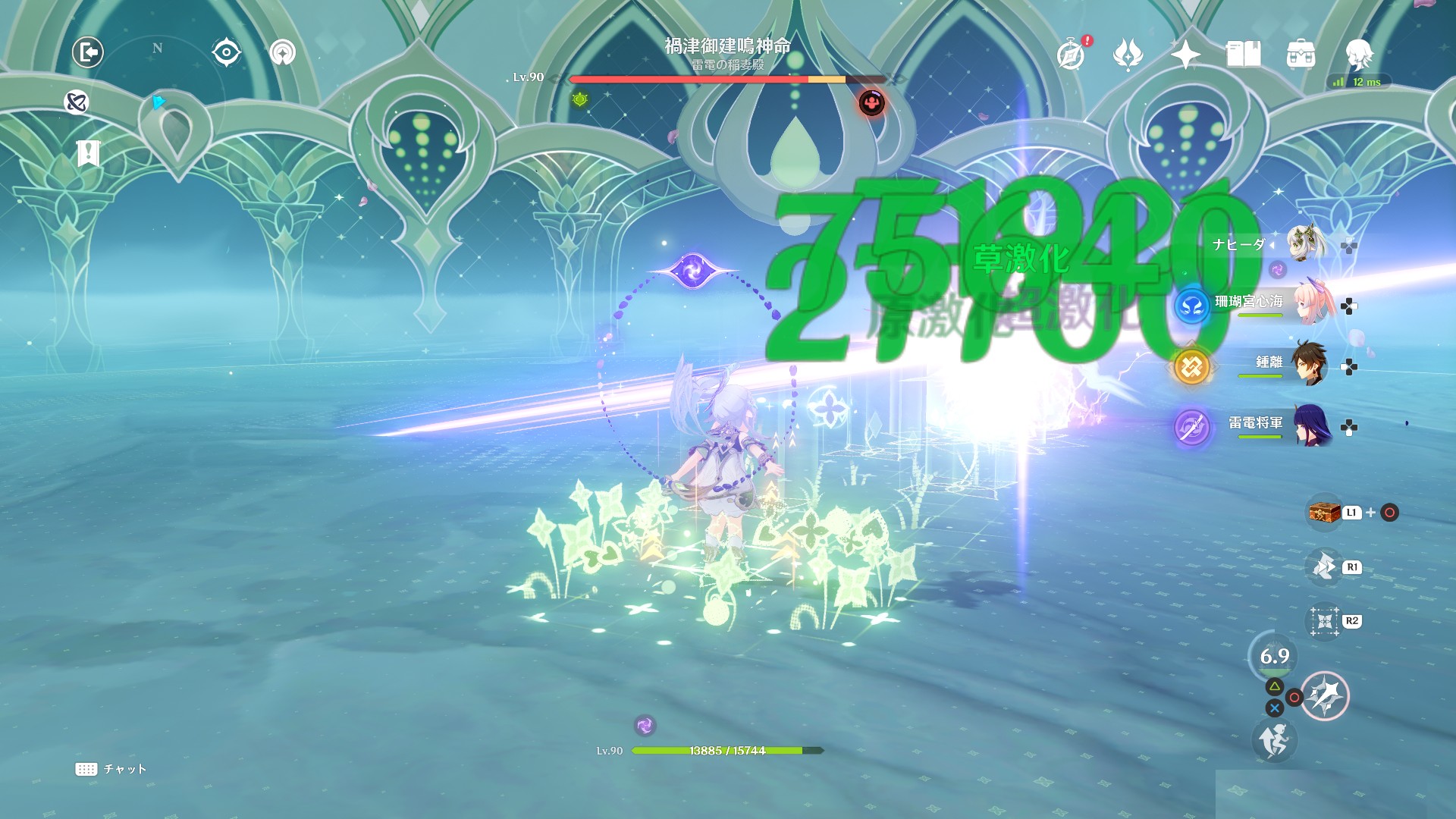Select ナヒーダ in the party list
The image size is (1456, 819).
pos(1306,244)
